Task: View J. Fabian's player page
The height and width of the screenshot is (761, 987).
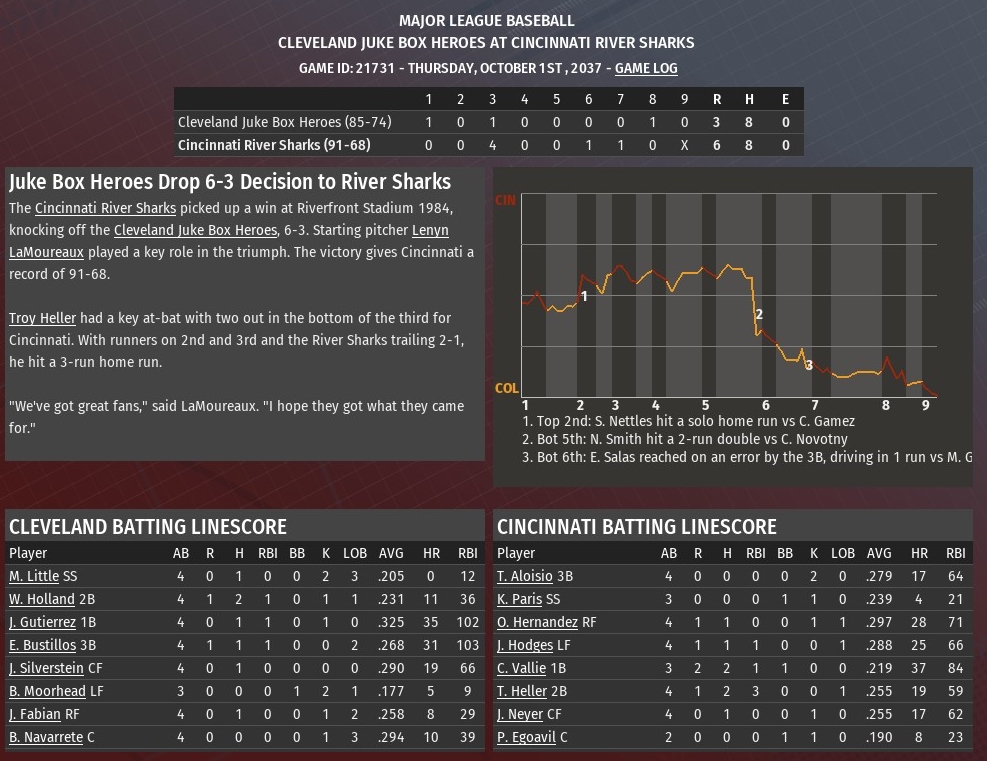Action: (x=35, y=714)
